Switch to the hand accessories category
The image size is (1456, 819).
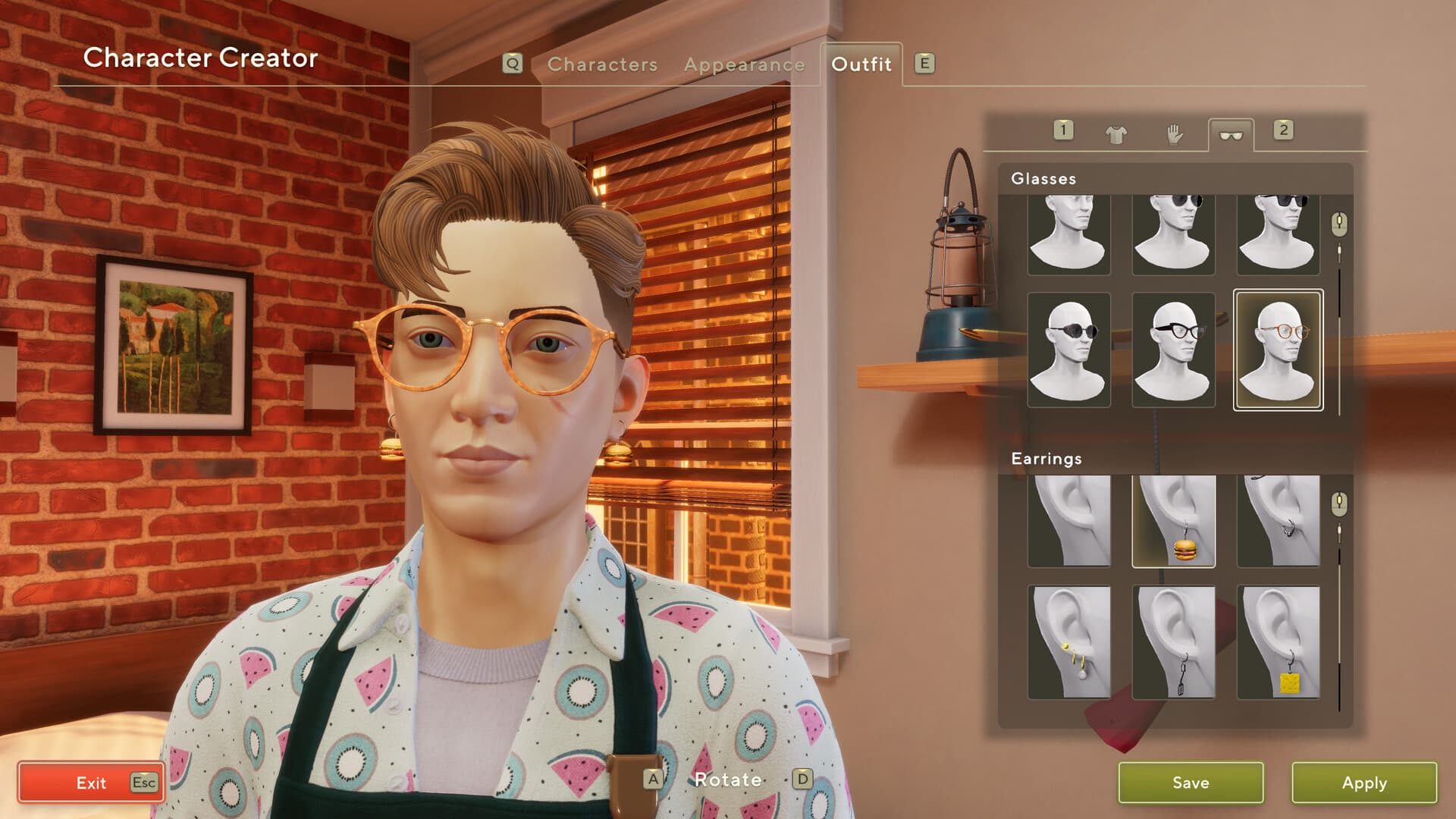click(x=1174, y=135)
